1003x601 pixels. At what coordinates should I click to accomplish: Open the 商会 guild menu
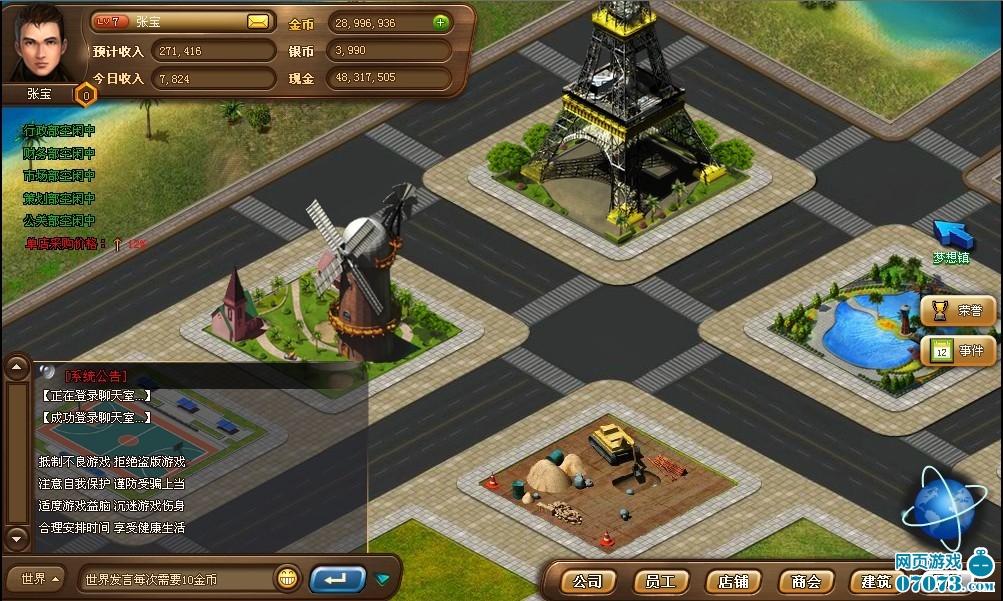pos(806,581)
